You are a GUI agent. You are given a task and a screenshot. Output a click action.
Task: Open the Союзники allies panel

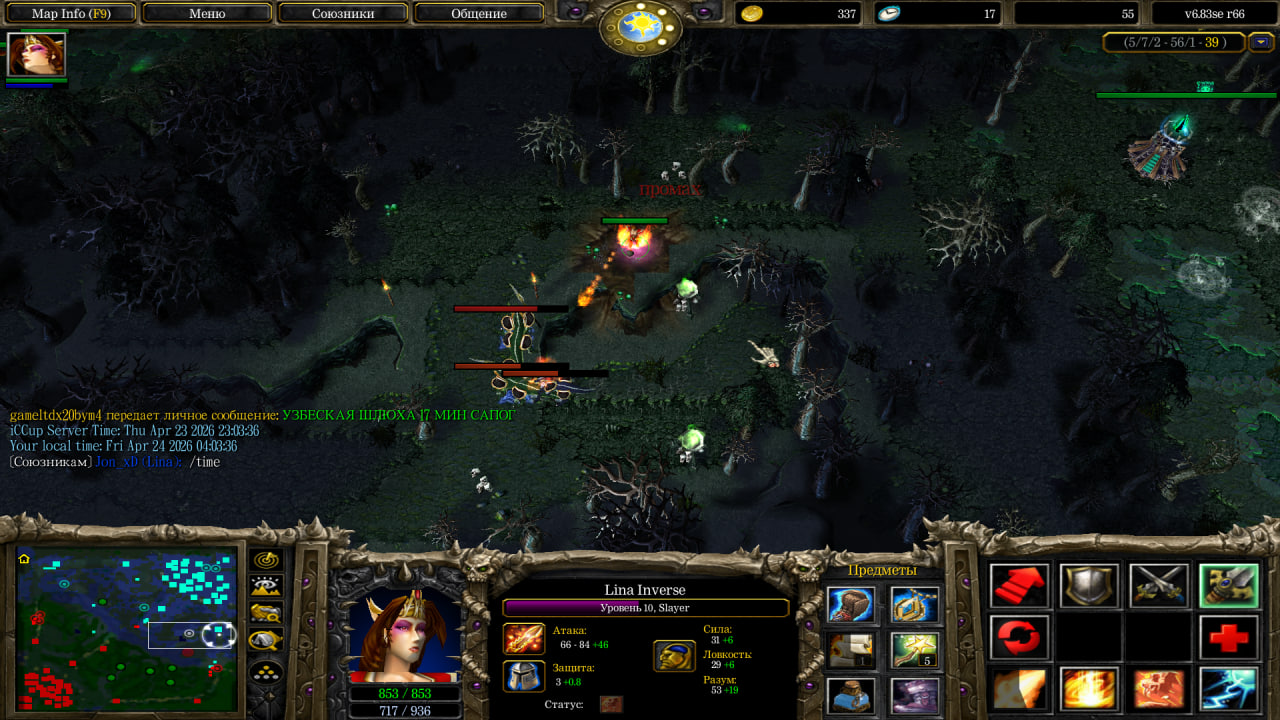coord(342,14)
